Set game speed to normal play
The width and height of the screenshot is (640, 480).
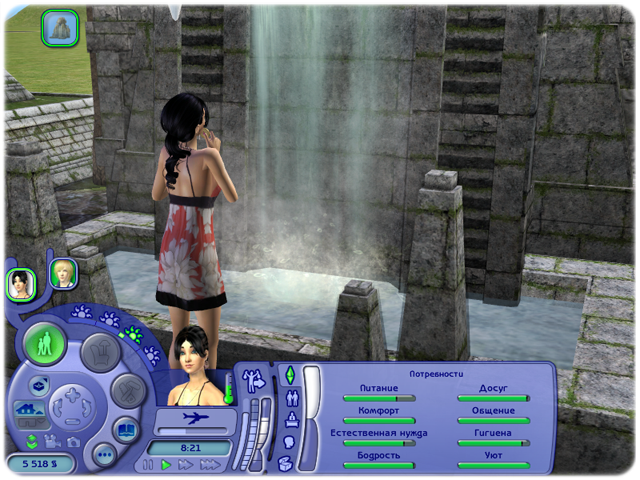point(167,465)
